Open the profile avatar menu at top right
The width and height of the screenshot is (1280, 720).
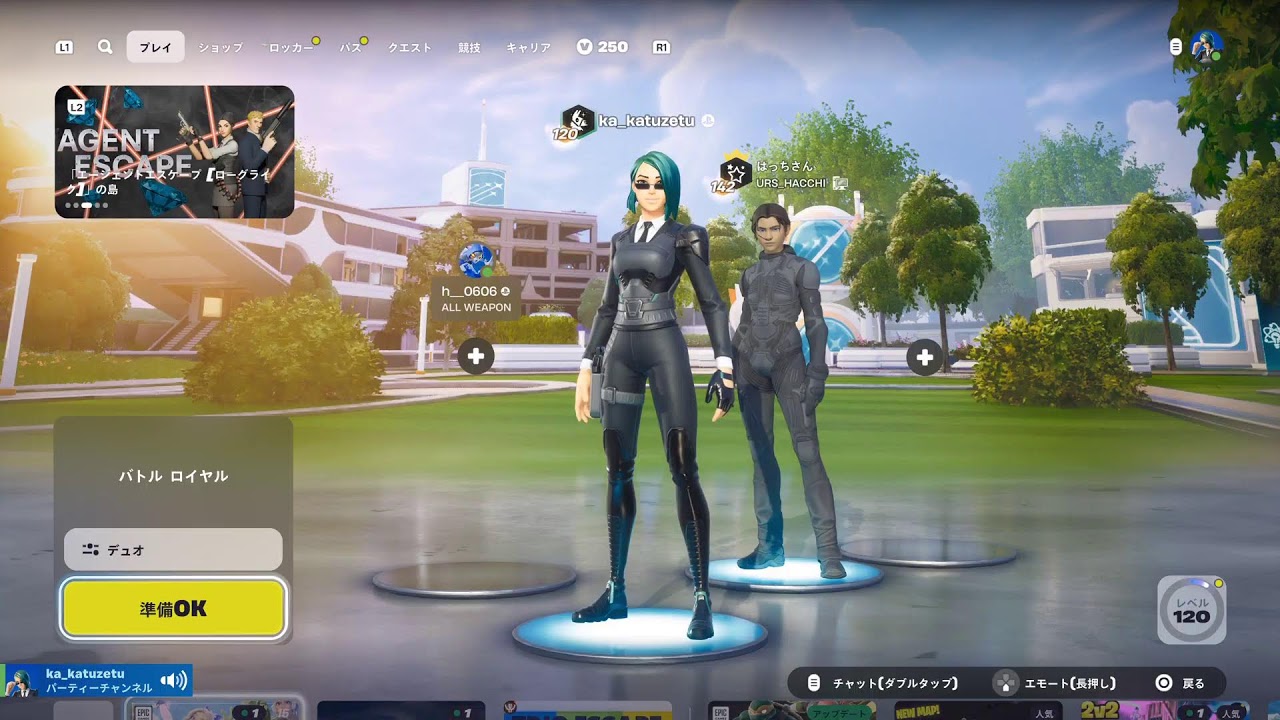(1206, 47)
